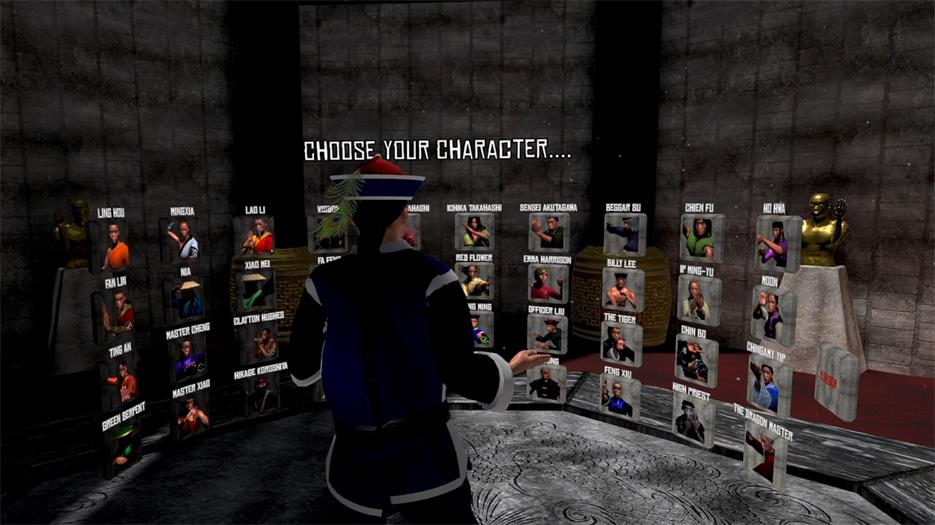Choose Beggar Su from the roster
Image resolution: width=935 pixels, height=525 pixels.
pos(625,233)
